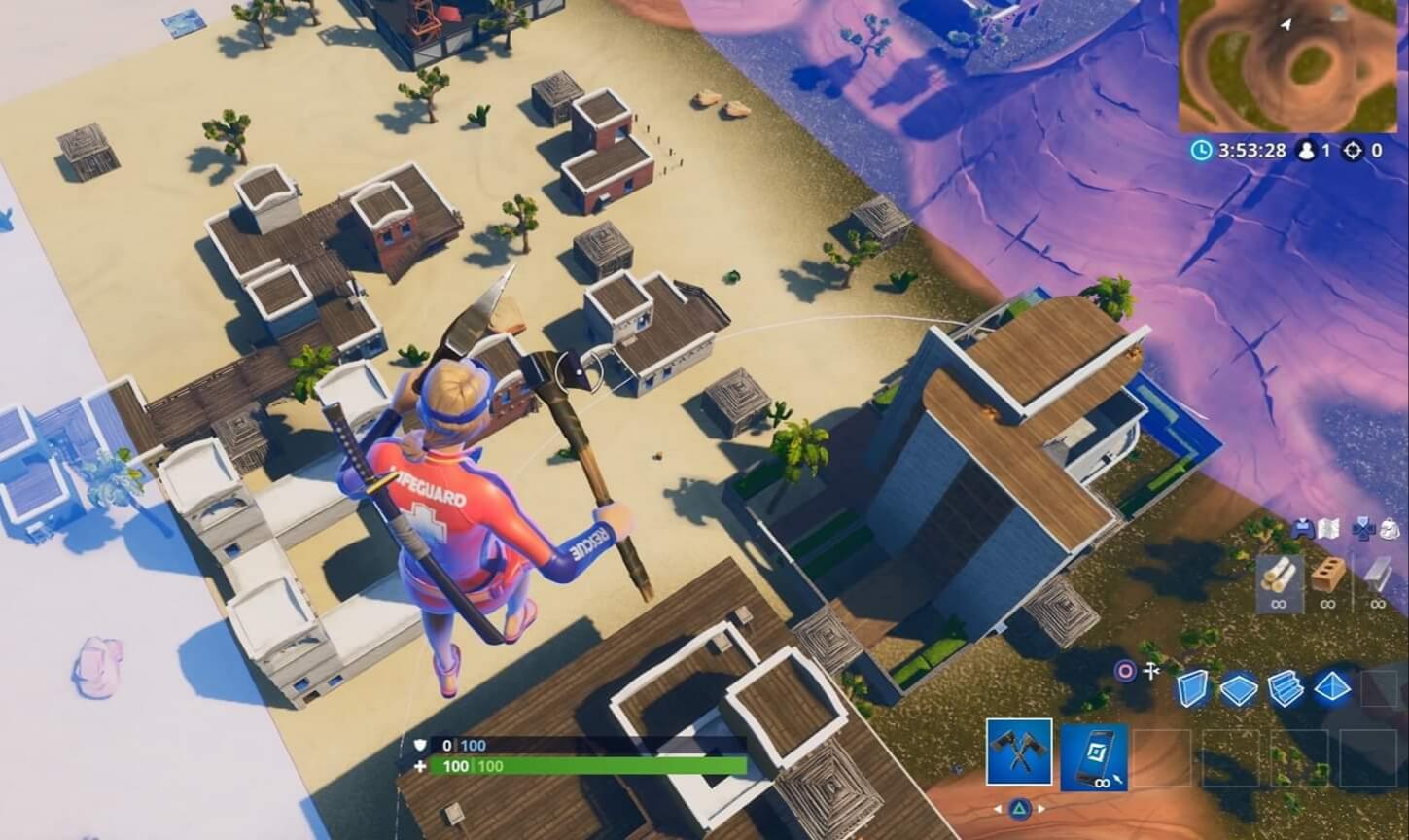The width and height of the screenshot is (1409, 840).
Task: Select the brick resource counter icon
Action: click(1326, 577)
